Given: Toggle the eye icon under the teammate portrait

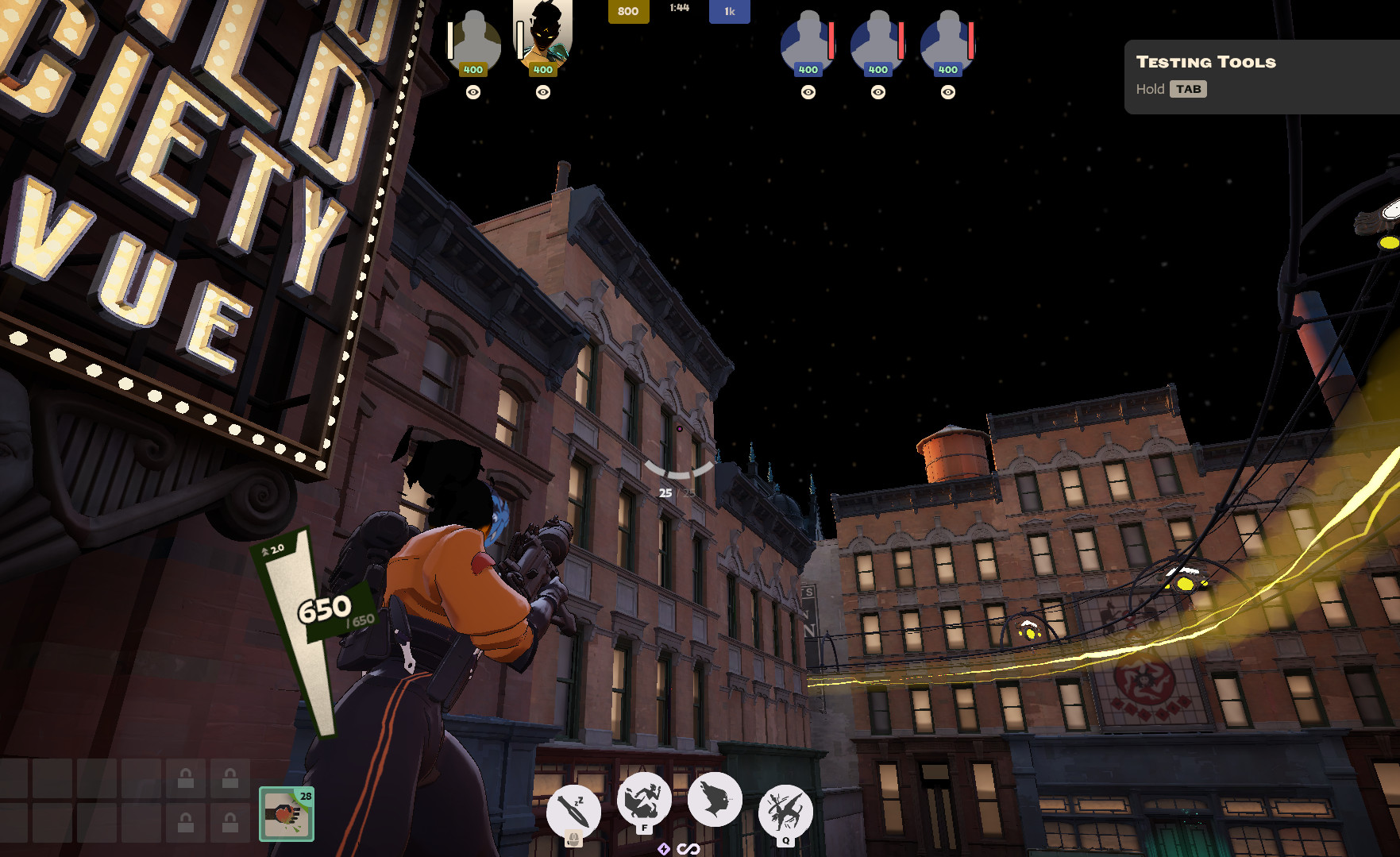Looking at the screenshot, I should click(474, 93).
